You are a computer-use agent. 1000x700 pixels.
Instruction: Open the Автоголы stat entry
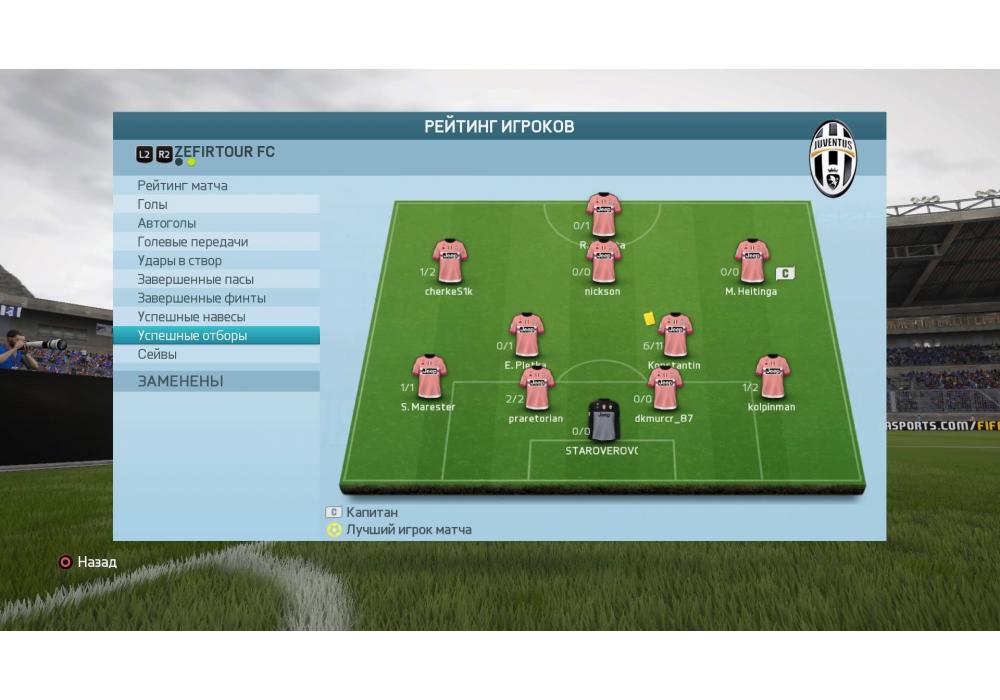tap(167, 223)
